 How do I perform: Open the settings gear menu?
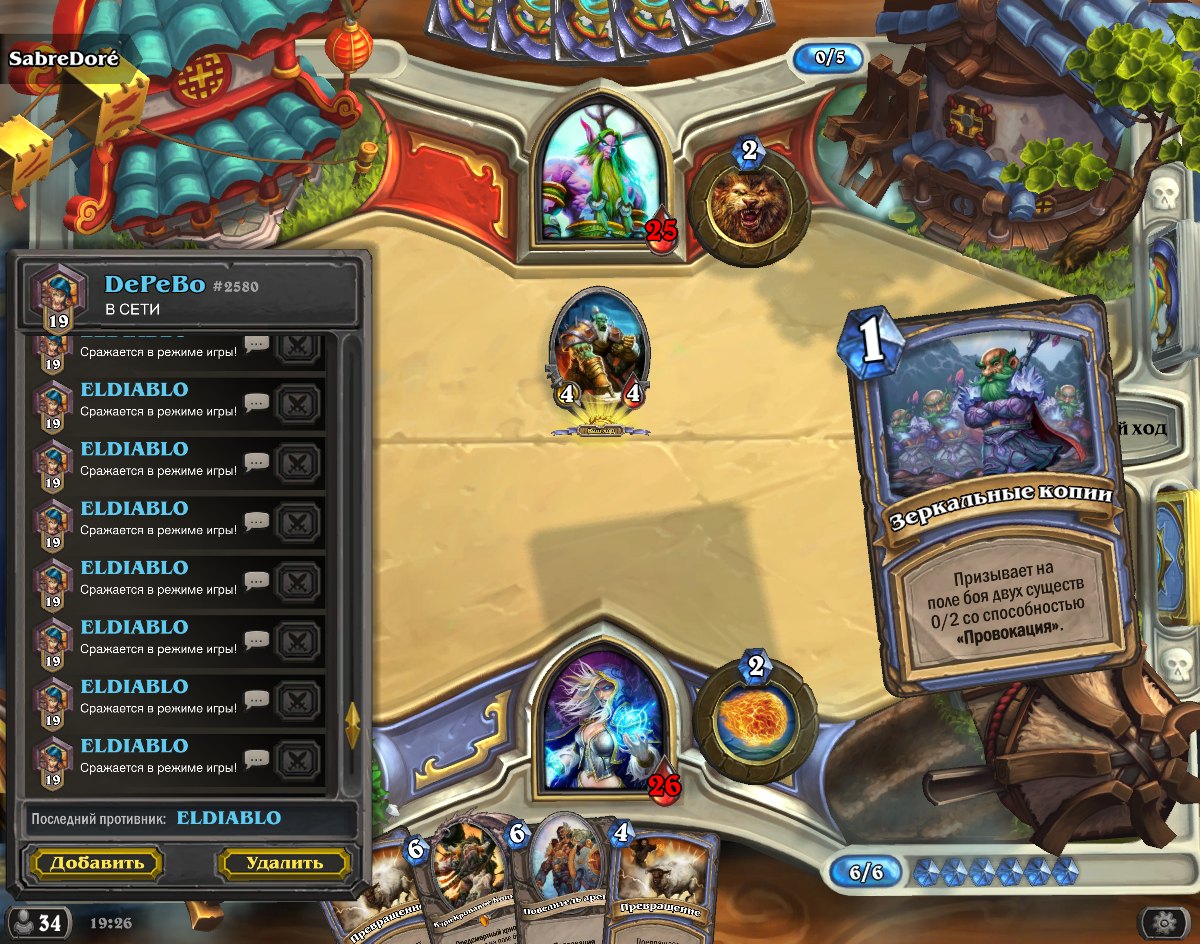click(x=1162, y=922)
